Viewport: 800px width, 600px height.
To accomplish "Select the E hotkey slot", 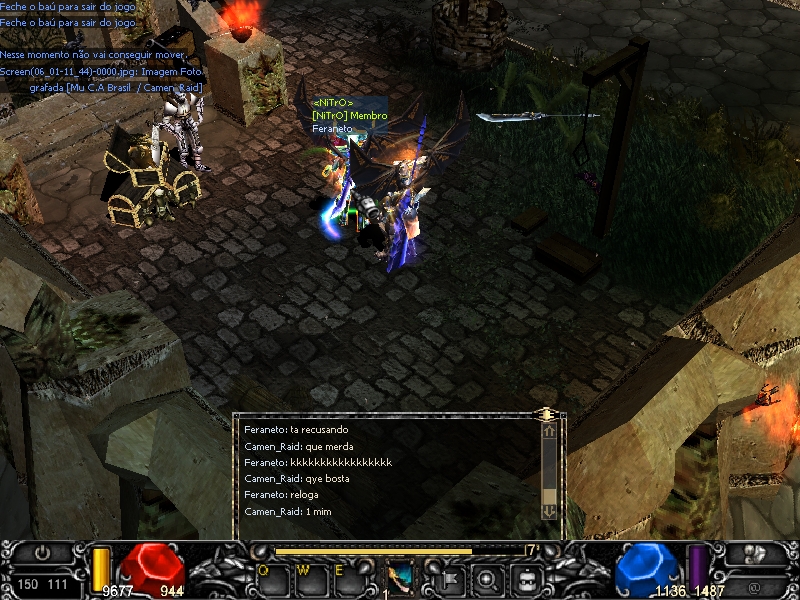I will [348, 580].
